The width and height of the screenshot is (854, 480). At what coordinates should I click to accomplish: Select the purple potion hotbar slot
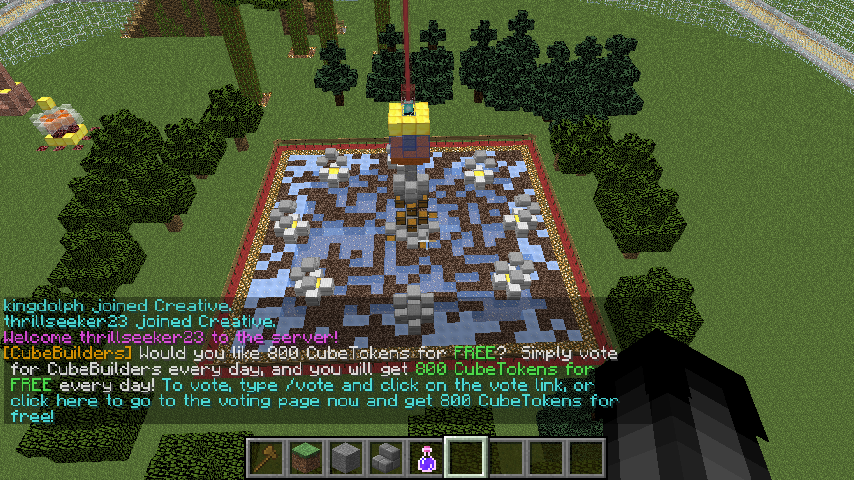[425, 458]
